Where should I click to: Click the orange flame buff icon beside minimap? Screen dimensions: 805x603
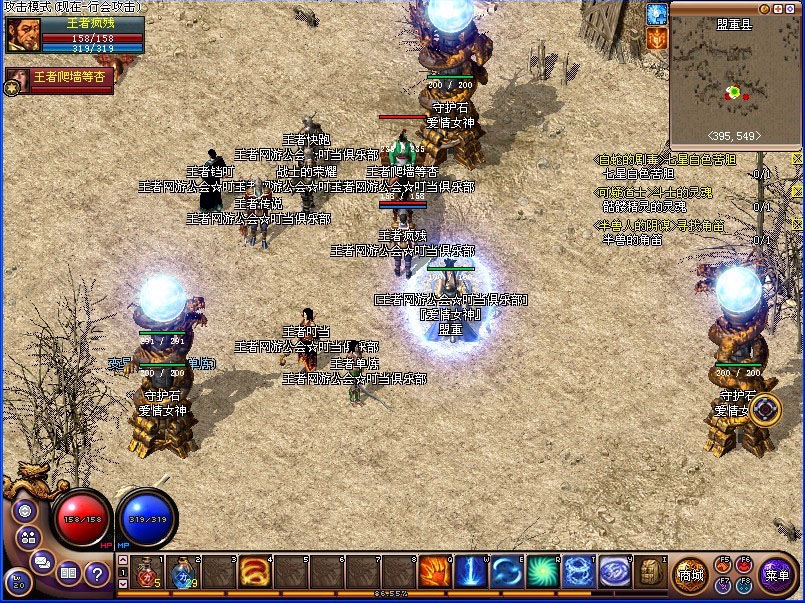[656, 38]
